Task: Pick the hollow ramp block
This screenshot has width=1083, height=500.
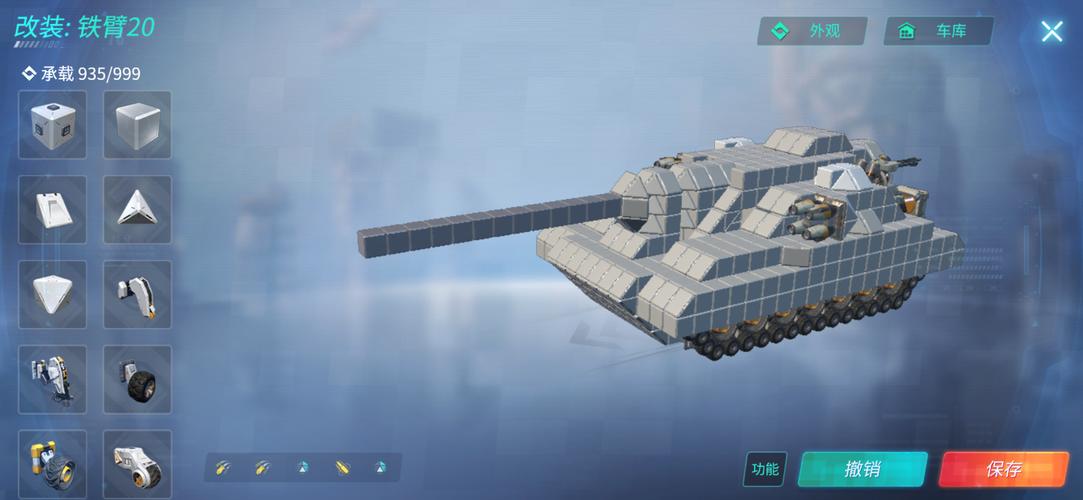Action: 52,210
